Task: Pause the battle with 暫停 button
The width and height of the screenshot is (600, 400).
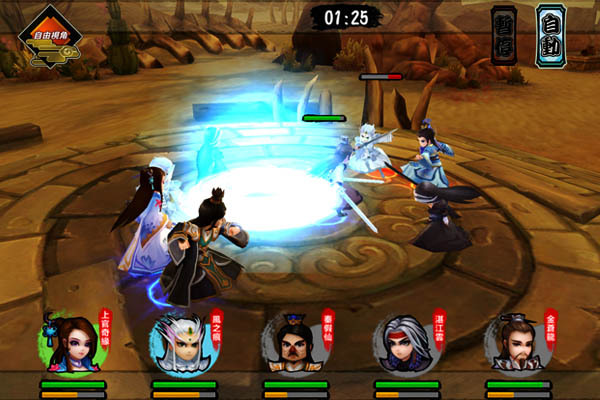Action: [504, 36]
